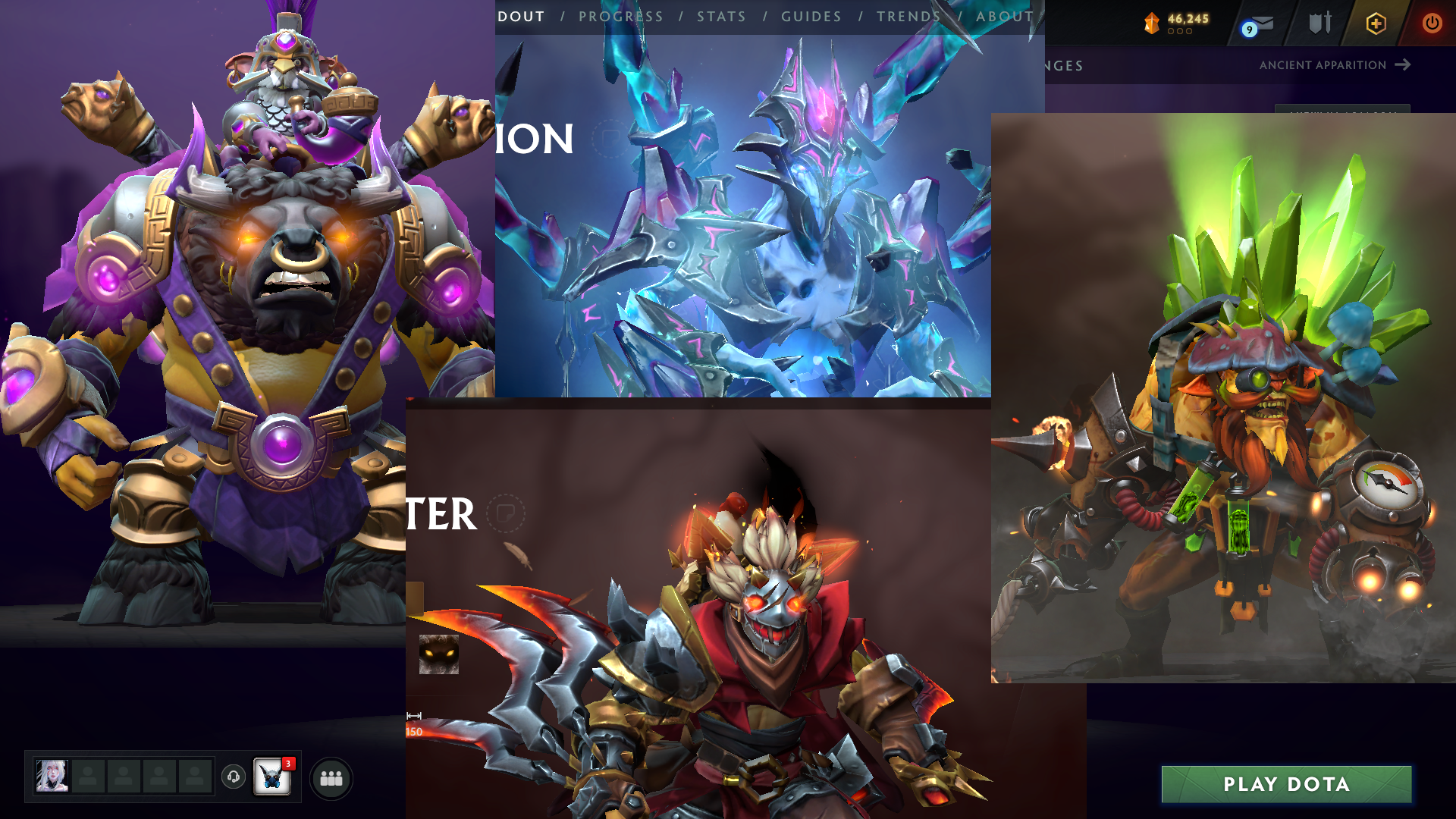
Task: Click the armory shield and sword icon
Action: pyautogui.click(x=1319, y=21)
